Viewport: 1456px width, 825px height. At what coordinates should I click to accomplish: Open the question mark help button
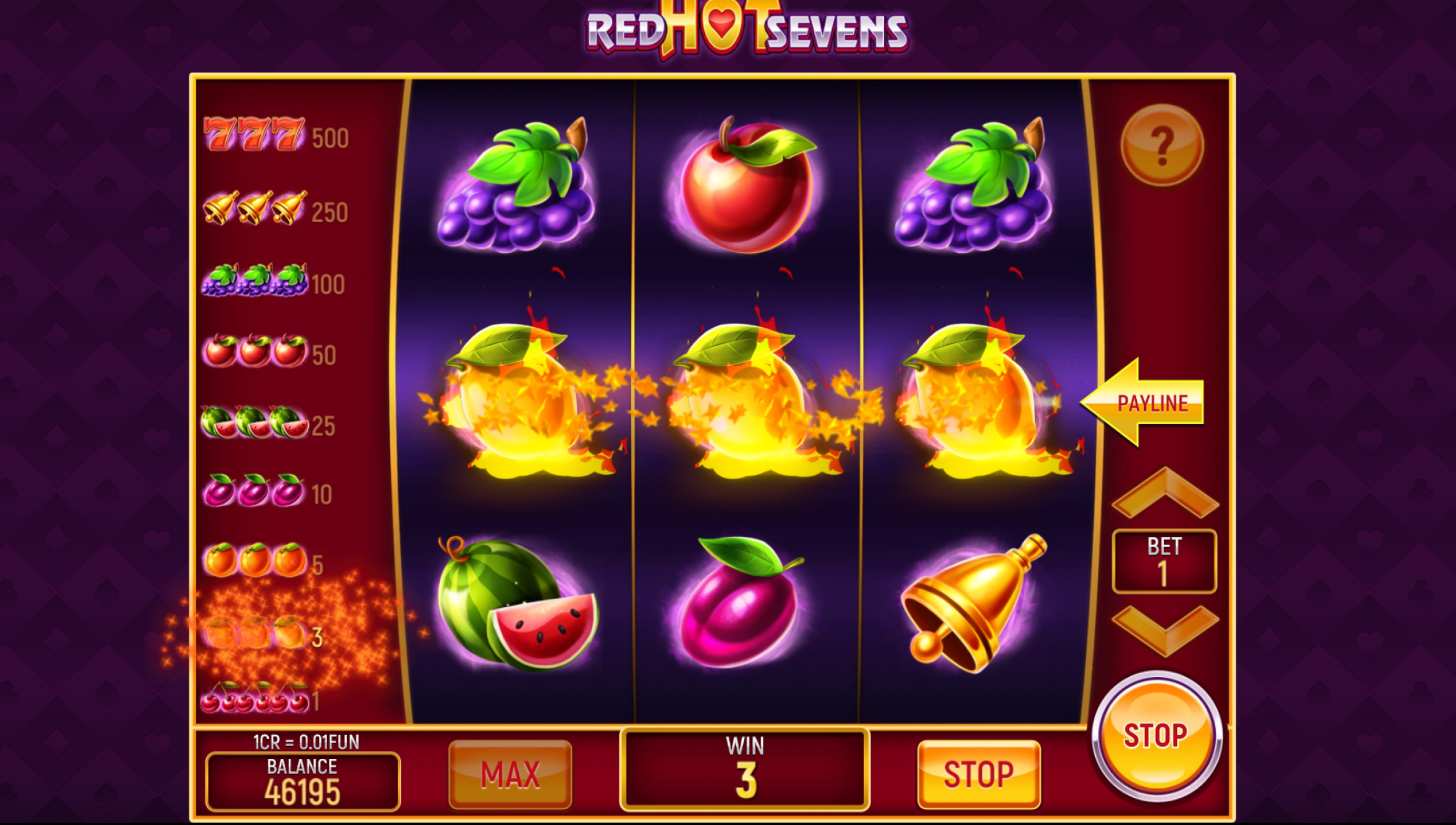tap(1161, 145)
